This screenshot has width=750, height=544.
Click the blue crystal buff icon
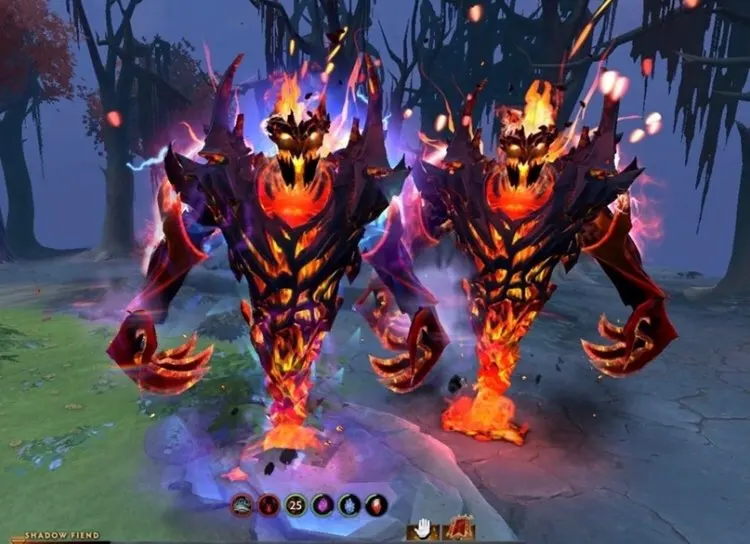pos(349,505)
